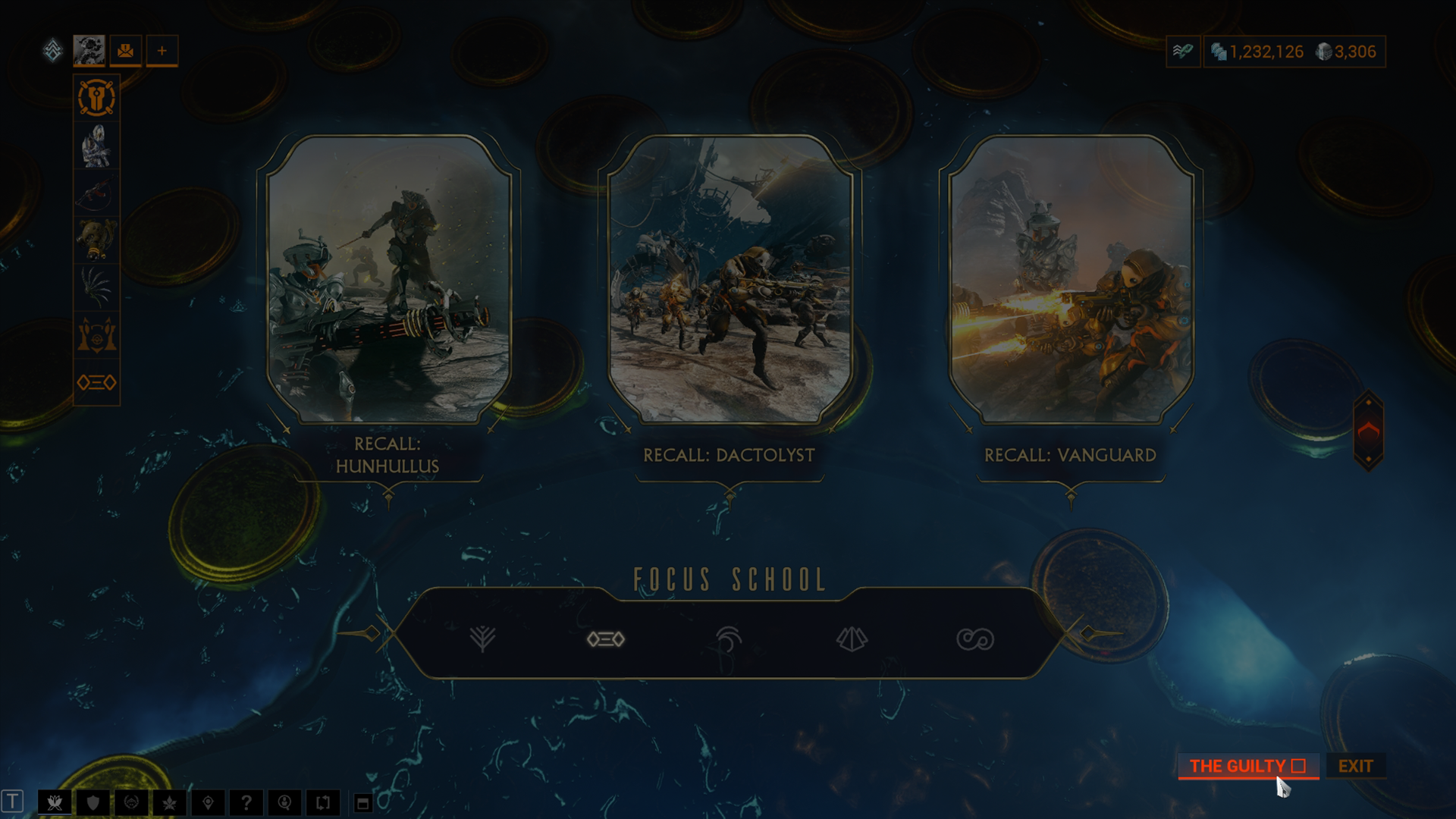Choose the Recall: Dactolyst card
The width and height of the screenshot is (1456, 819).
click(x=730, y=279)
